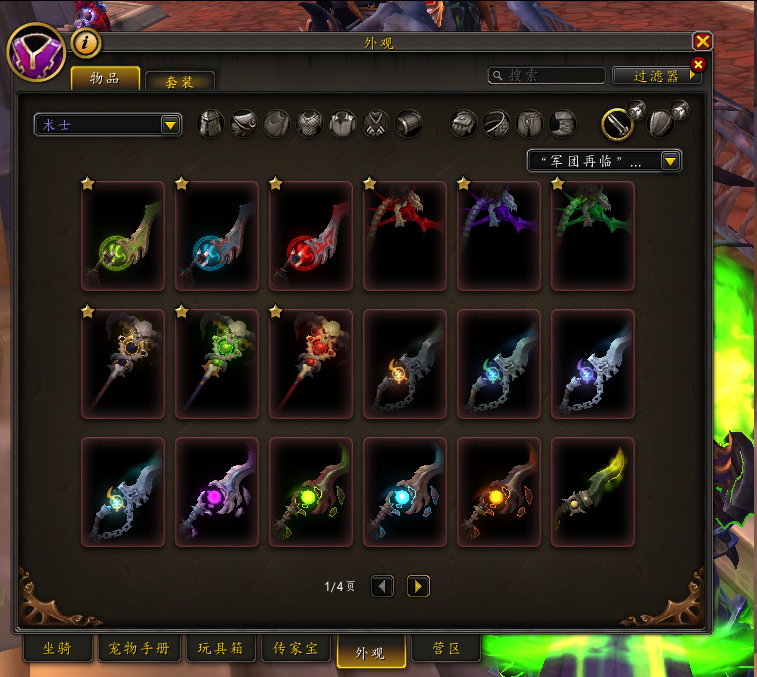Click the info help button
Image resolution: width=757 pixels, height=677 pixels.
86,43
